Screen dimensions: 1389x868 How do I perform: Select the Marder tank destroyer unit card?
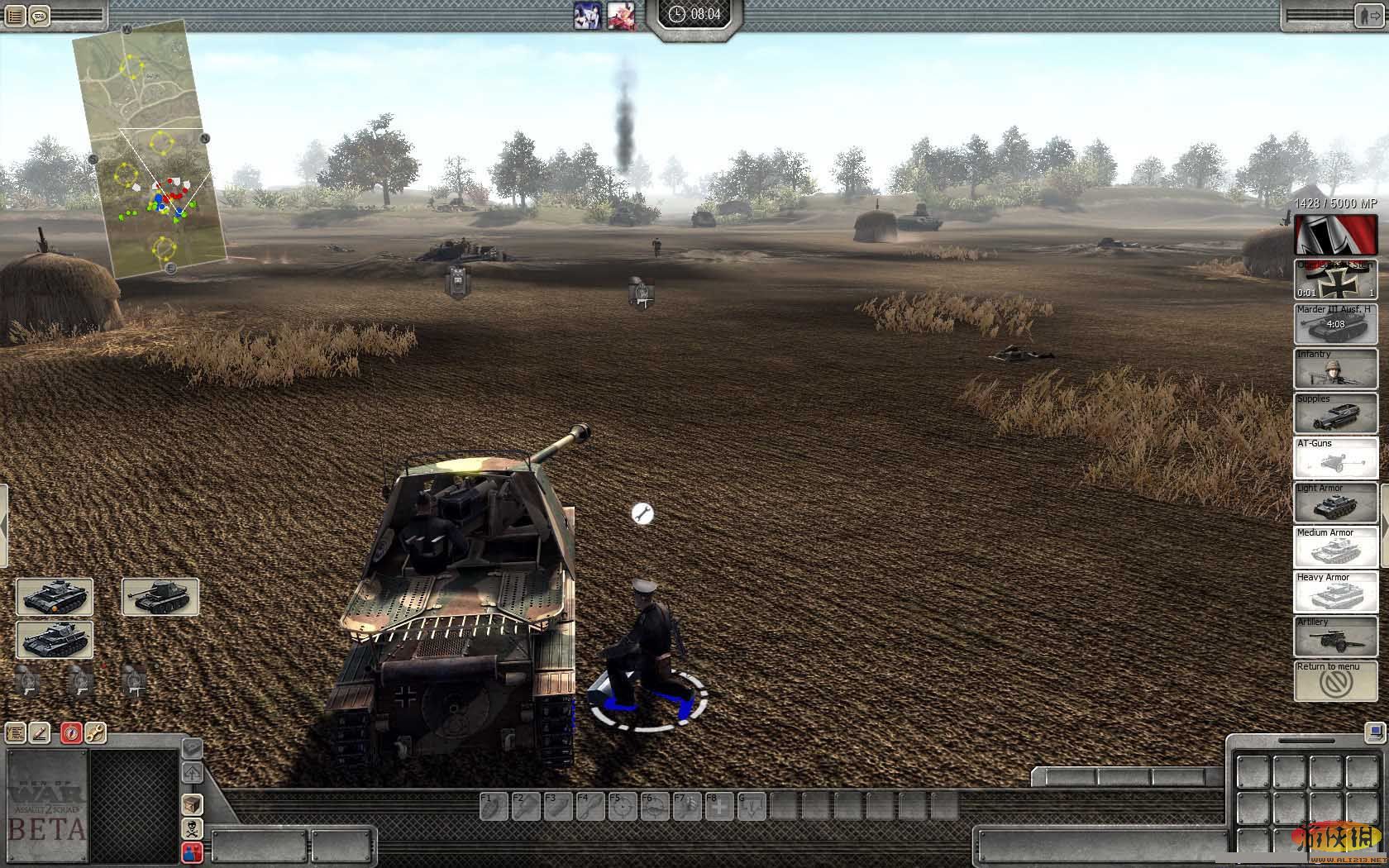160,597
